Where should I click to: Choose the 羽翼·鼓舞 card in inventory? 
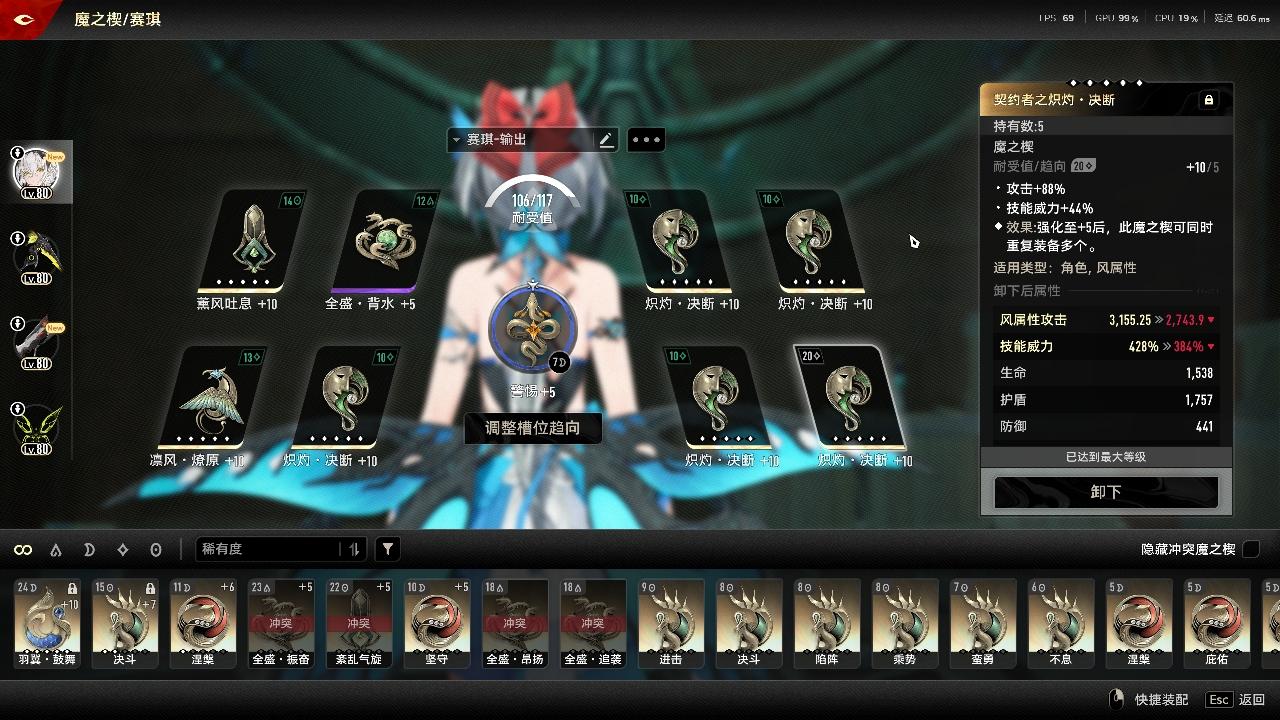click(46, 622)
